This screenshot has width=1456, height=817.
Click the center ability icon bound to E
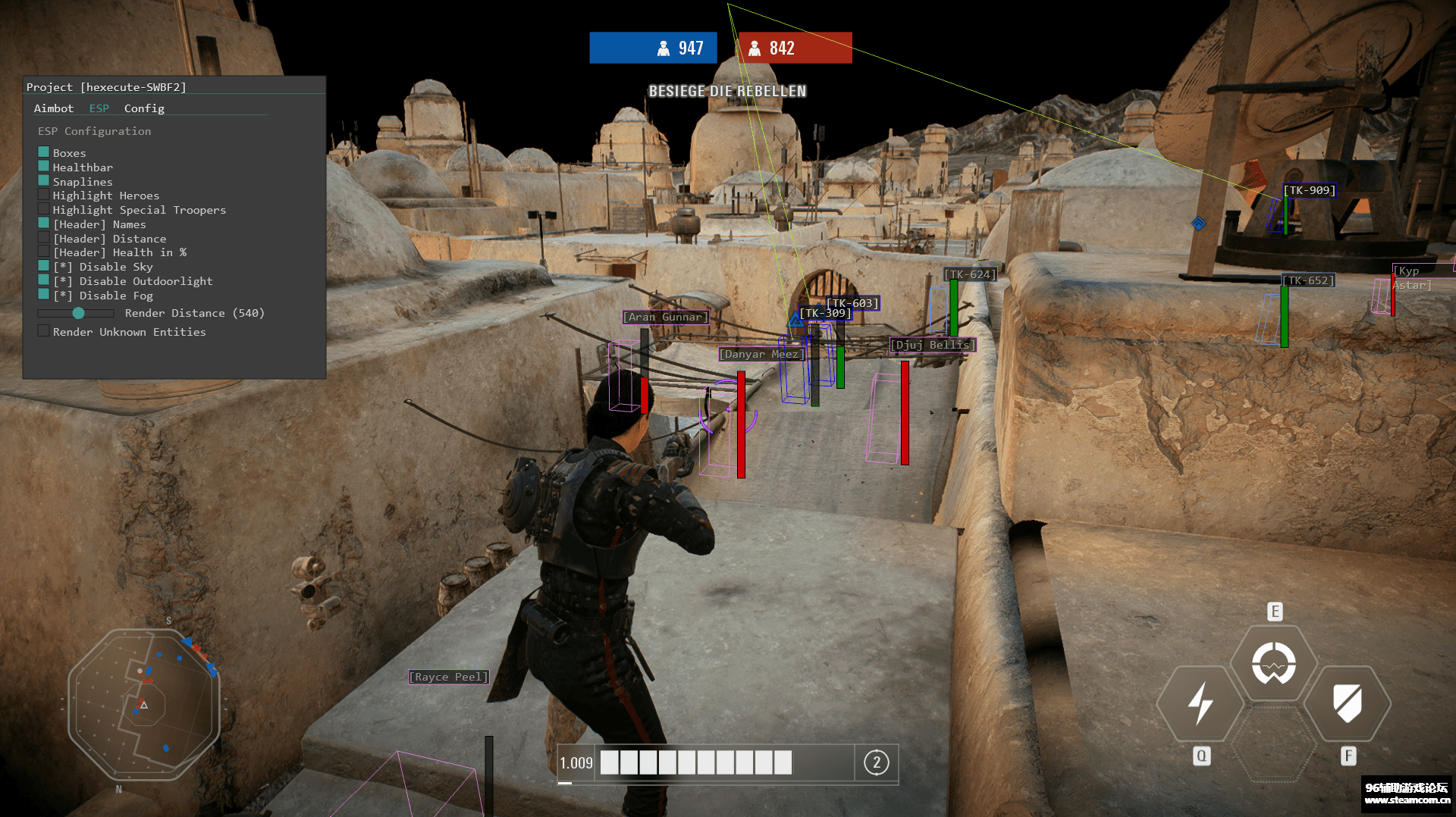(x=1274, y=661)
